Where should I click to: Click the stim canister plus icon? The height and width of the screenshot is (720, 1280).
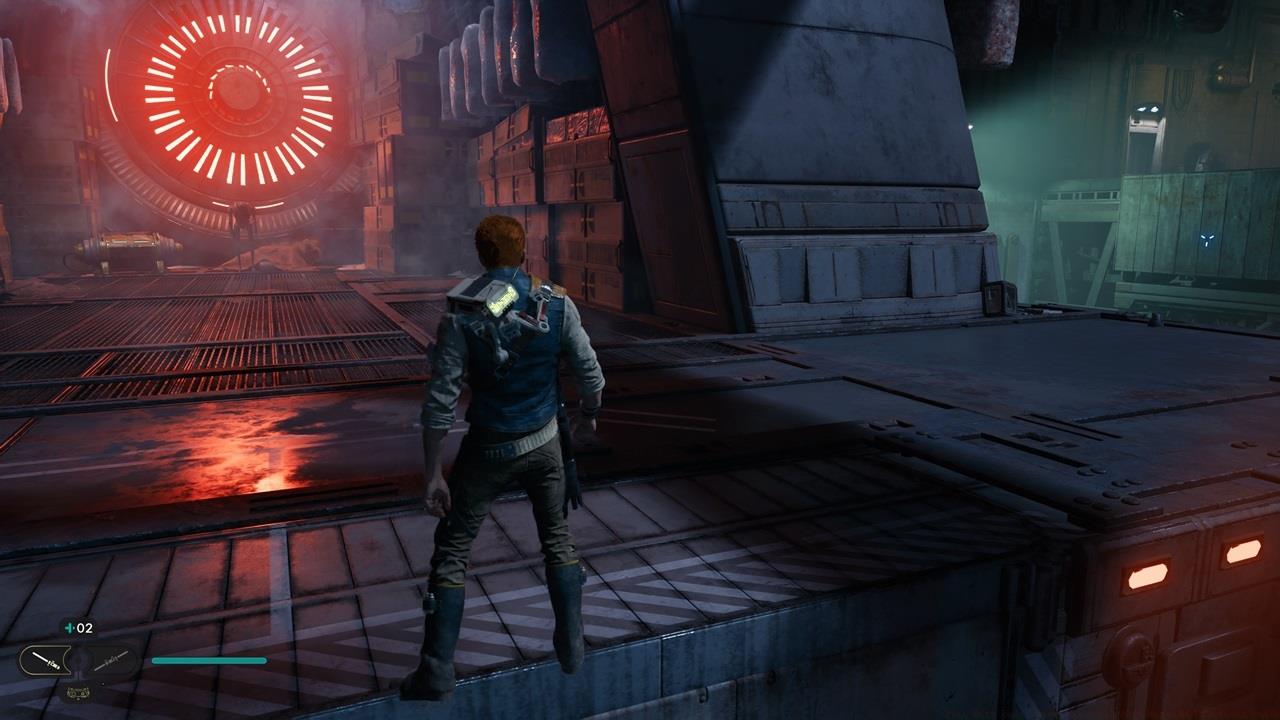(x=68, y=628)
